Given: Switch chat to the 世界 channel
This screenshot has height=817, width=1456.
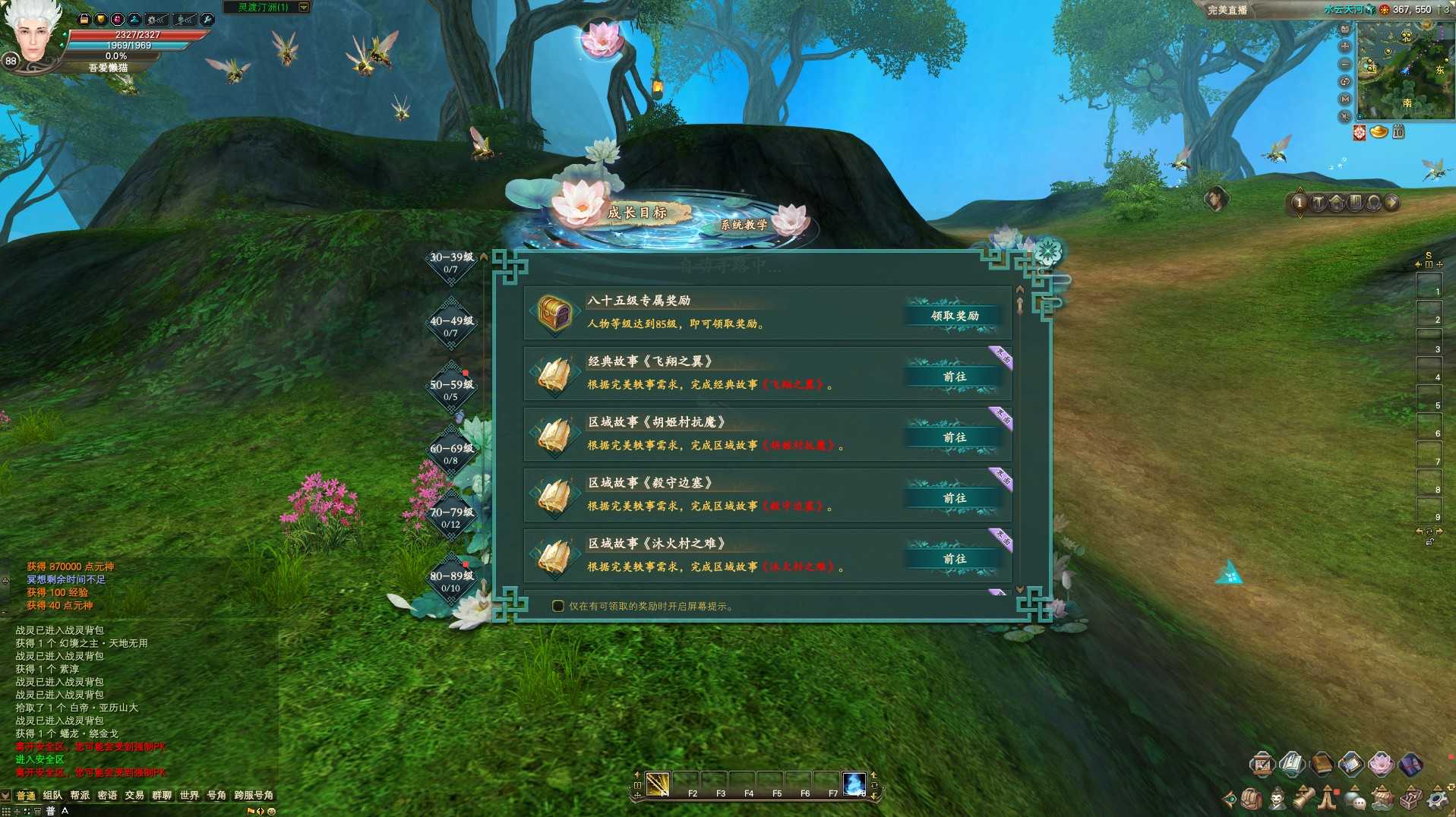Looking at the screenshot, I should [189, 795].
